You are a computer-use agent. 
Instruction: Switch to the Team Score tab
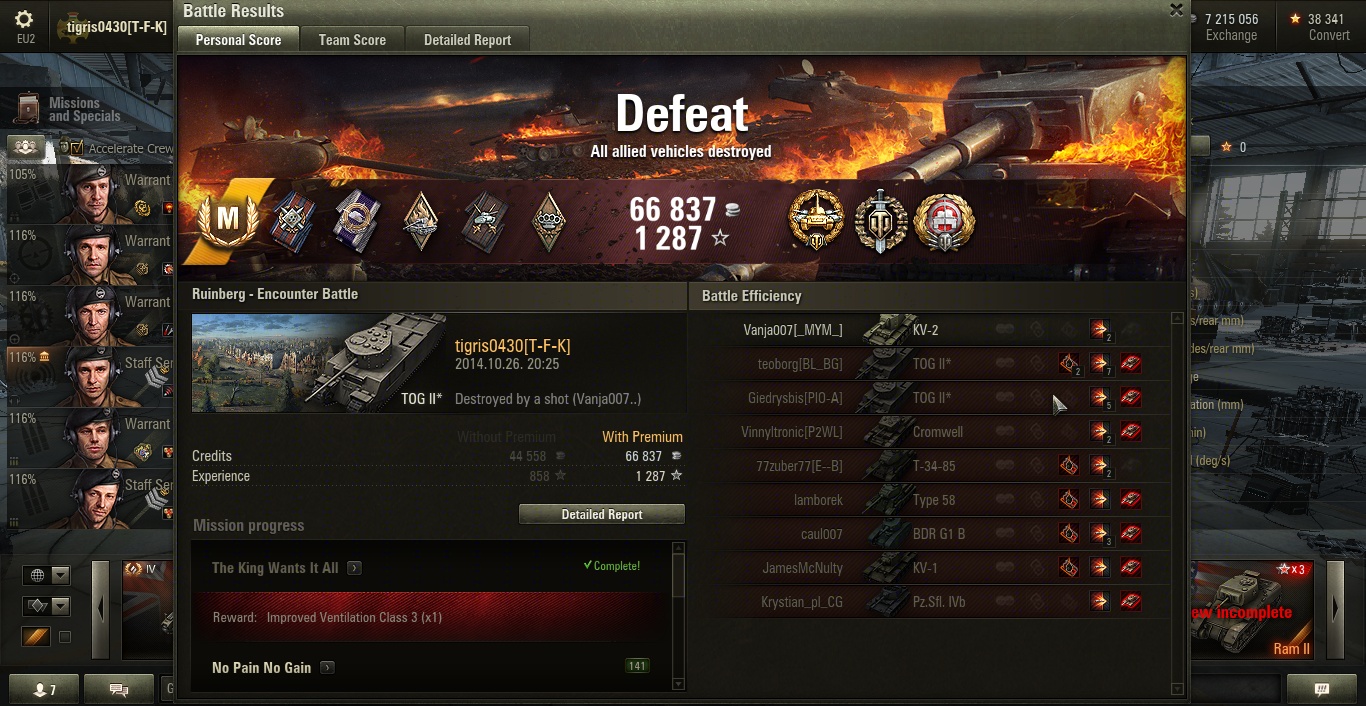coord(352,40)
